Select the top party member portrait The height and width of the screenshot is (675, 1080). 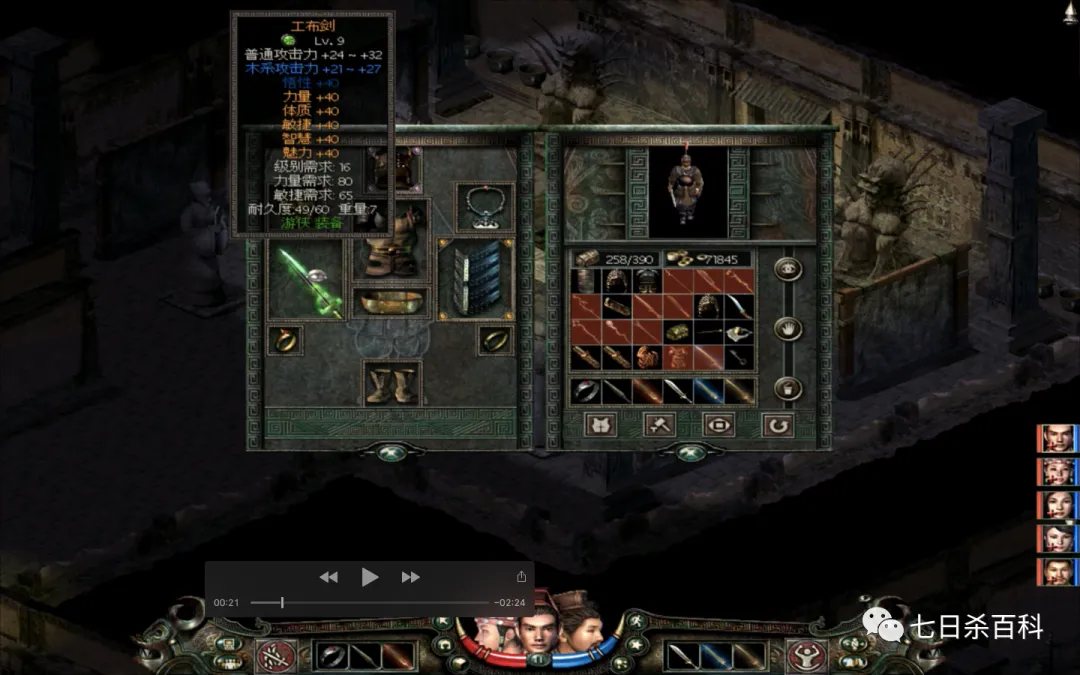pos(1055,439)
